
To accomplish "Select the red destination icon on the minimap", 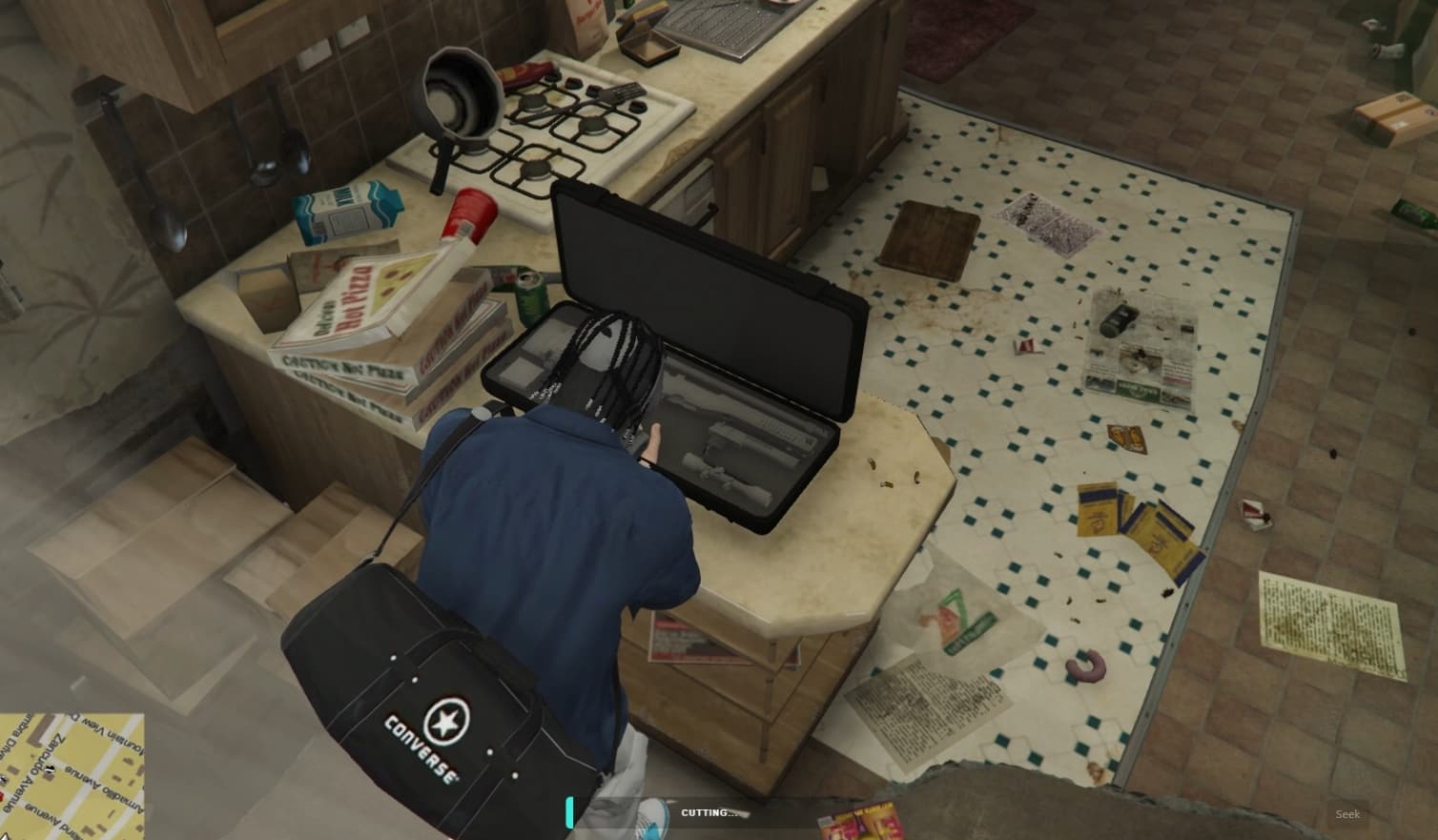I will (3, 795).
